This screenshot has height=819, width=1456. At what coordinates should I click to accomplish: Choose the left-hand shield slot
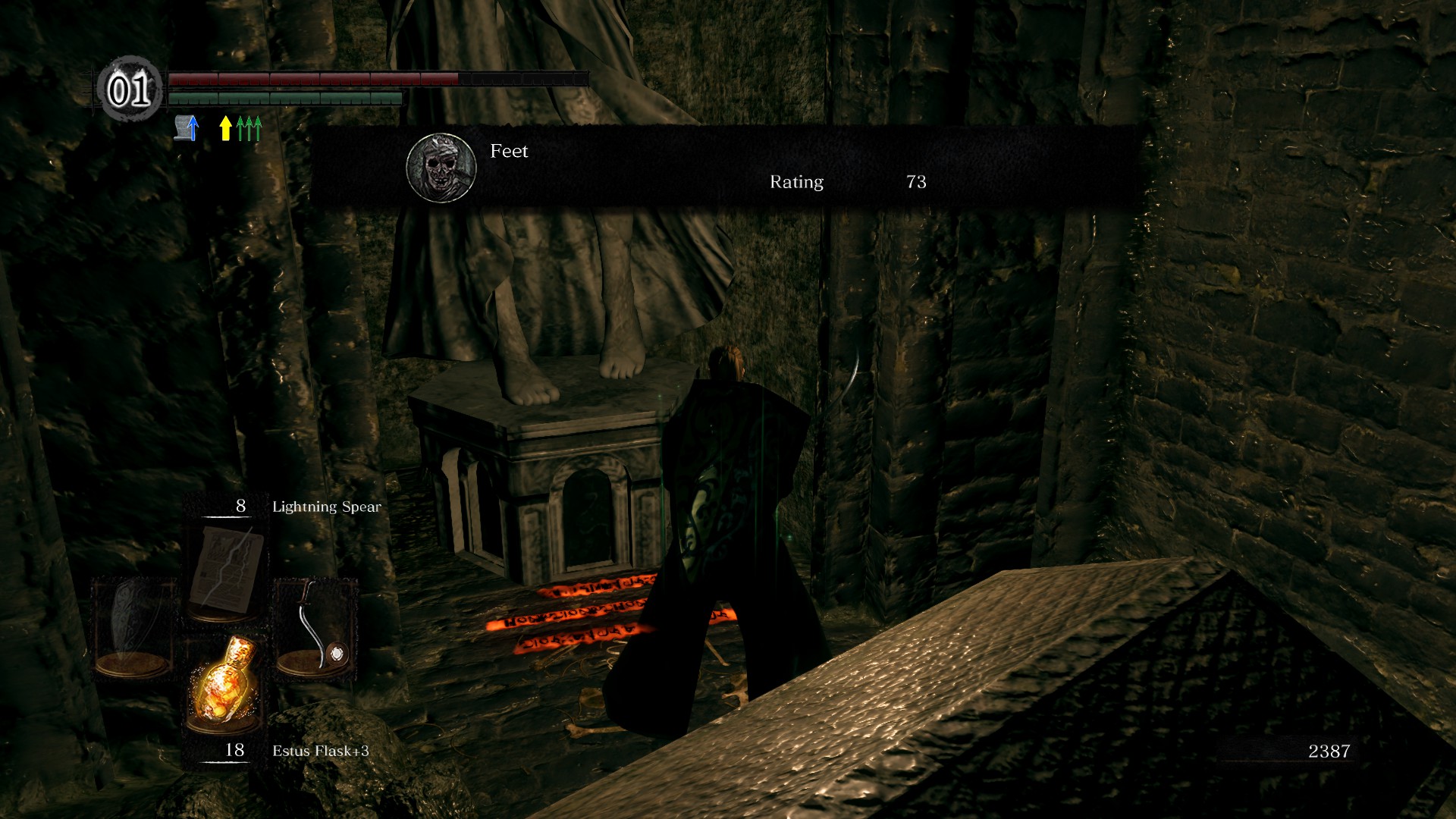[133, 628]
